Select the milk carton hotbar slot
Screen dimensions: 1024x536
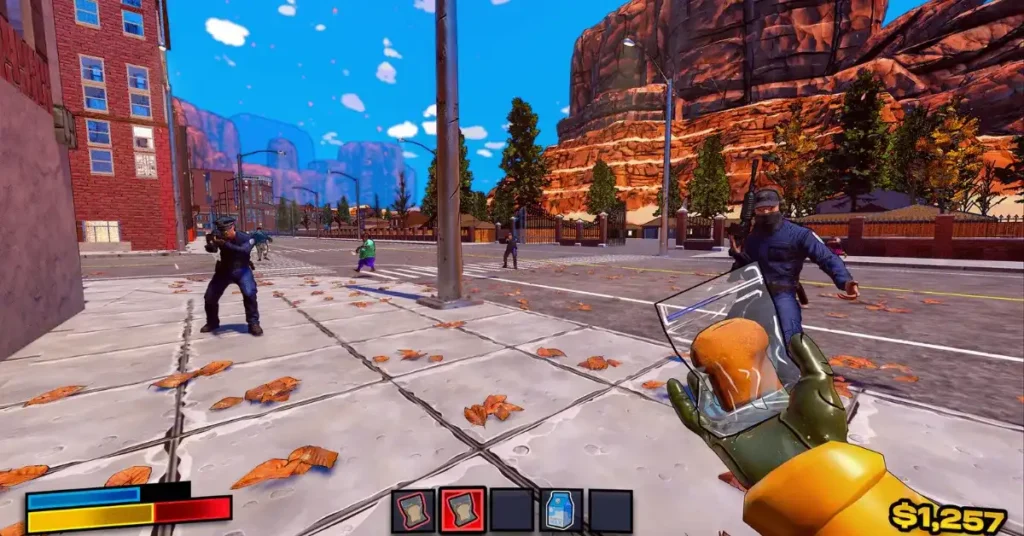pos(561,510)
